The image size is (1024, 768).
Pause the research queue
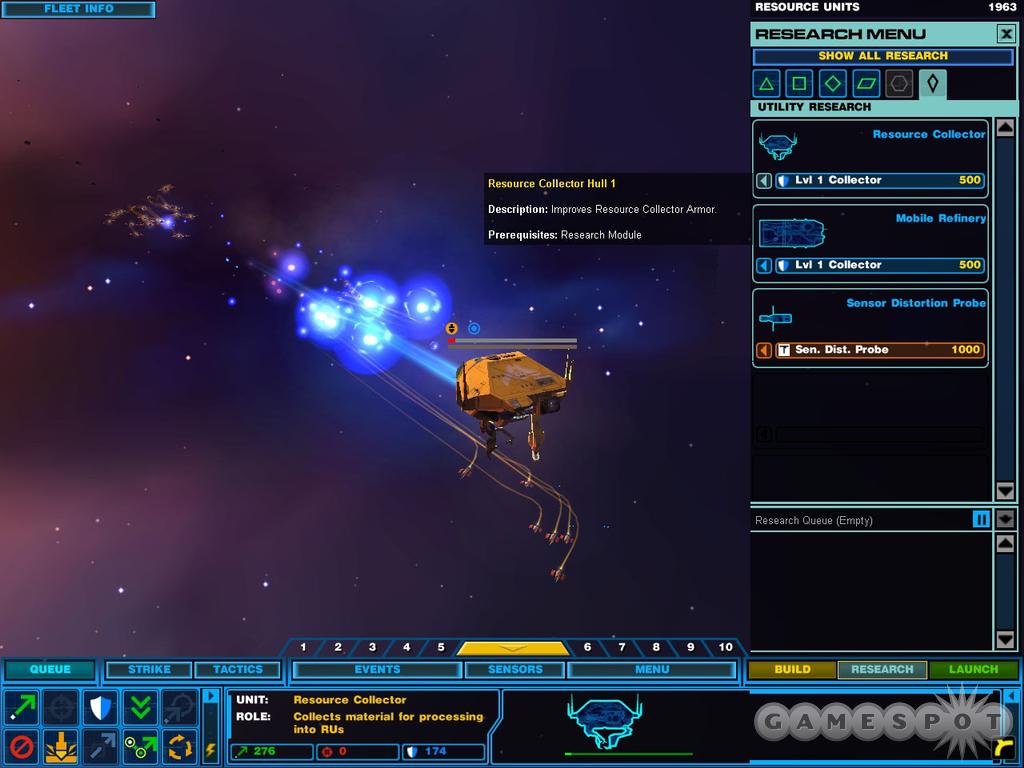pyautogui.click(x=981, y=519)
